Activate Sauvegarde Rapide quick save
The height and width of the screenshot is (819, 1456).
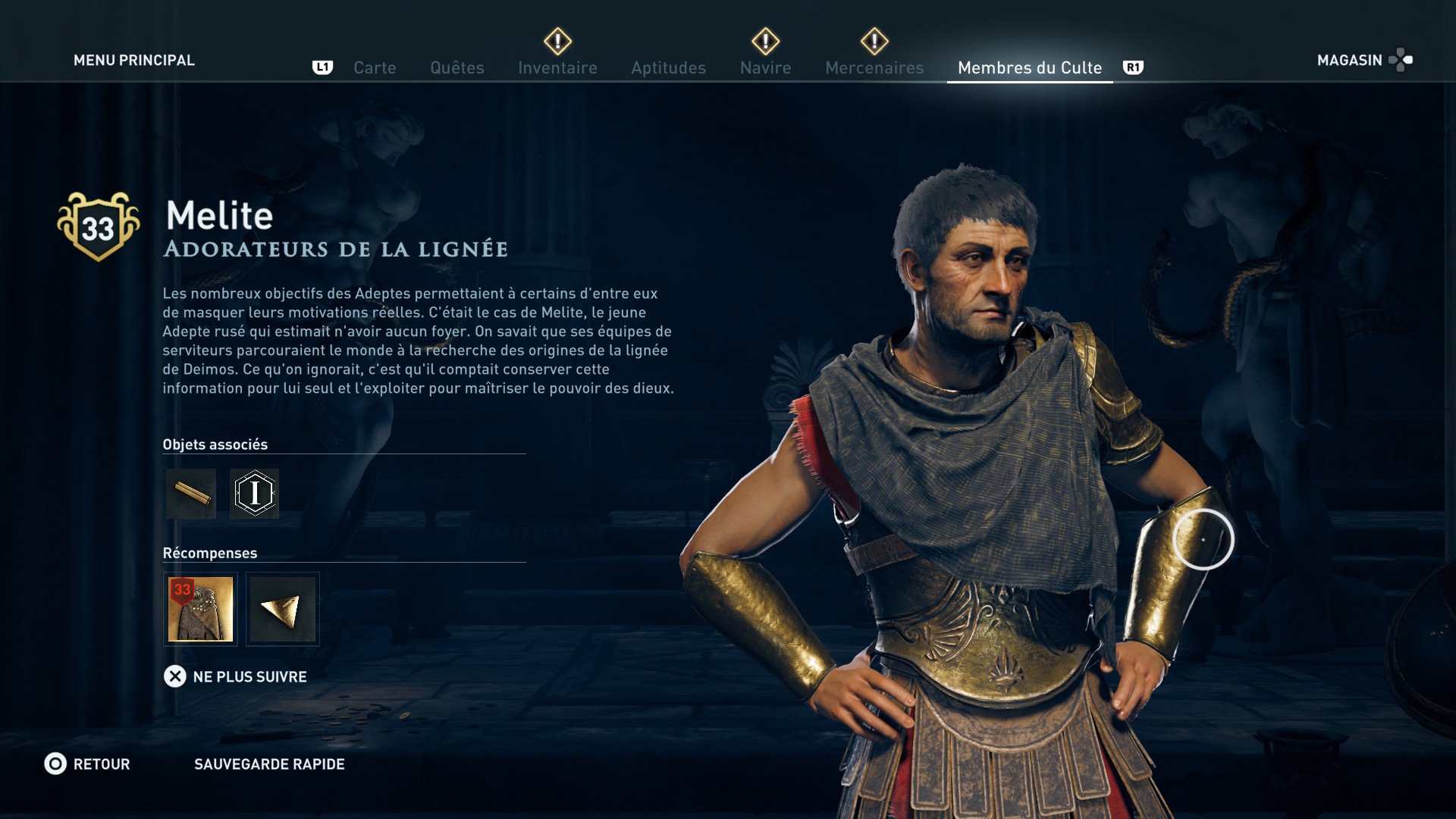pyautogui.click(x=269, y=764)
